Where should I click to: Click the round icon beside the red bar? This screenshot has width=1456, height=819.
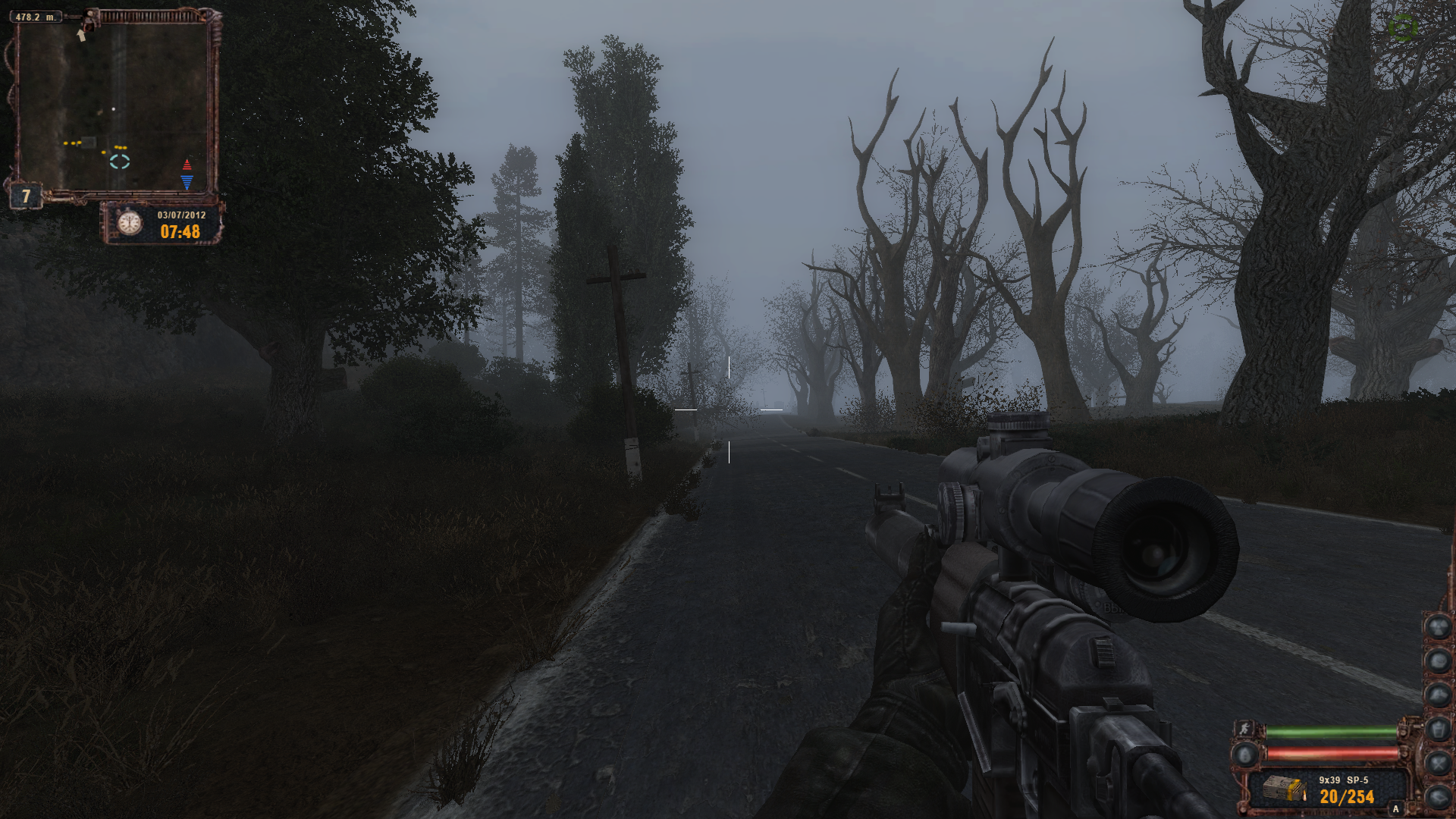[x=1244, y=755]
